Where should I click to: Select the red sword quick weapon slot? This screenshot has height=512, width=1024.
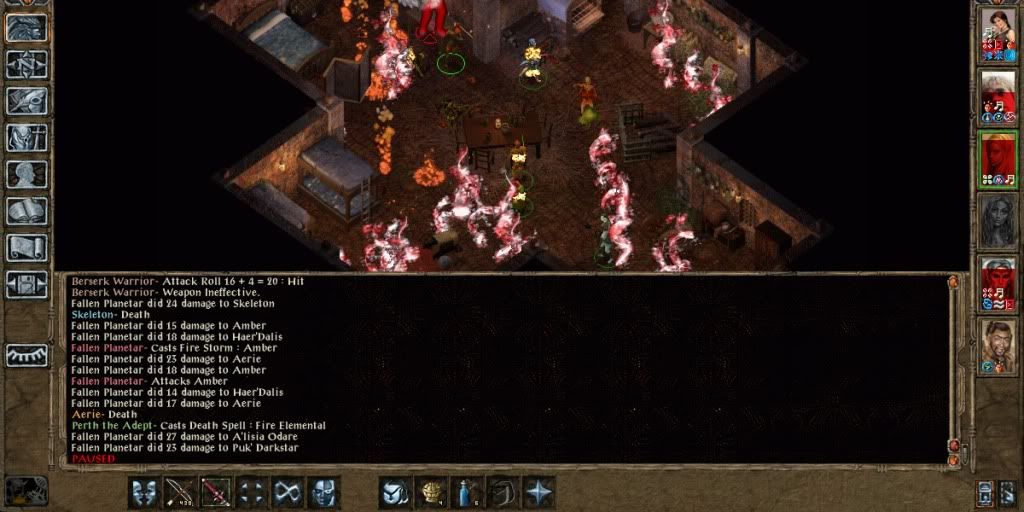[216, 492]
